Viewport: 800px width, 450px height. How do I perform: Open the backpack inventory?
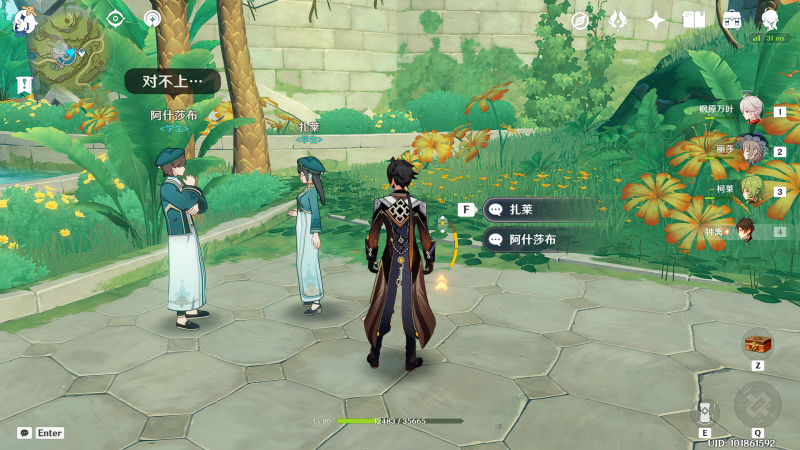point(732,20)
